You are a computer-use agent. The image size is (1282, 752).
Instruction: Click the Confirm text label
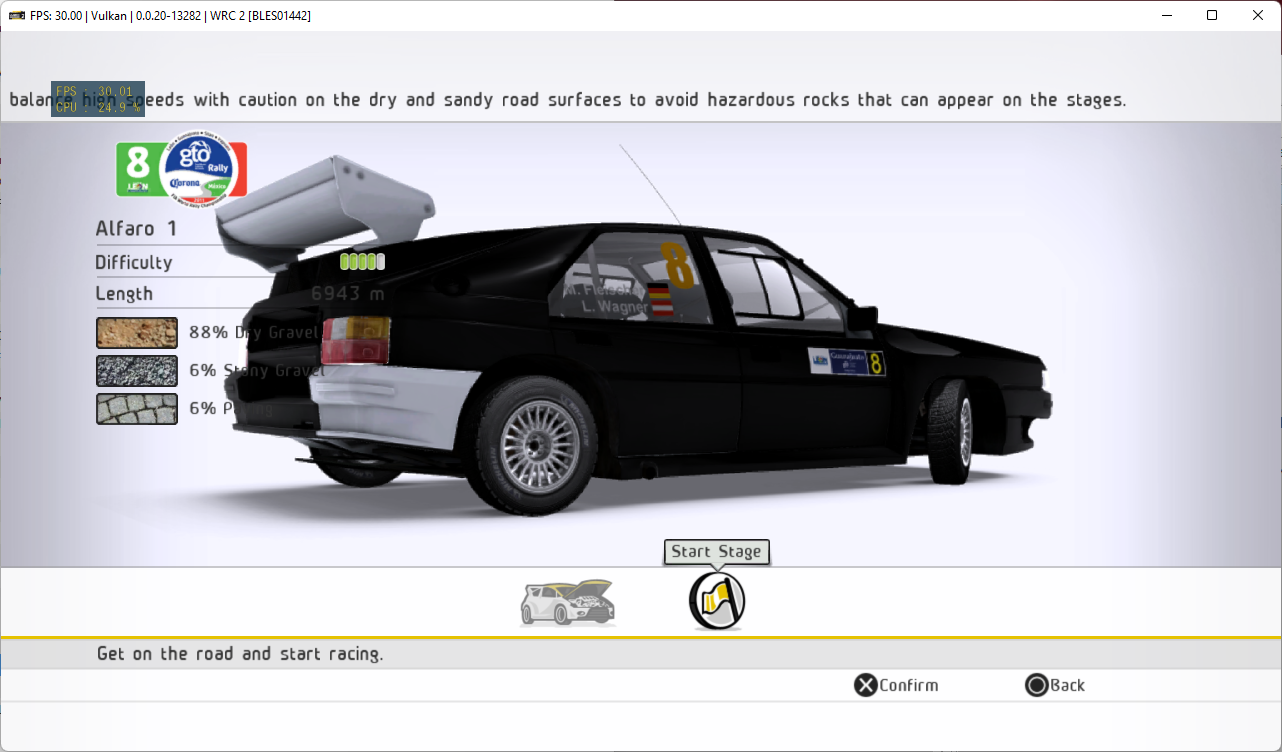coord(906,685)
